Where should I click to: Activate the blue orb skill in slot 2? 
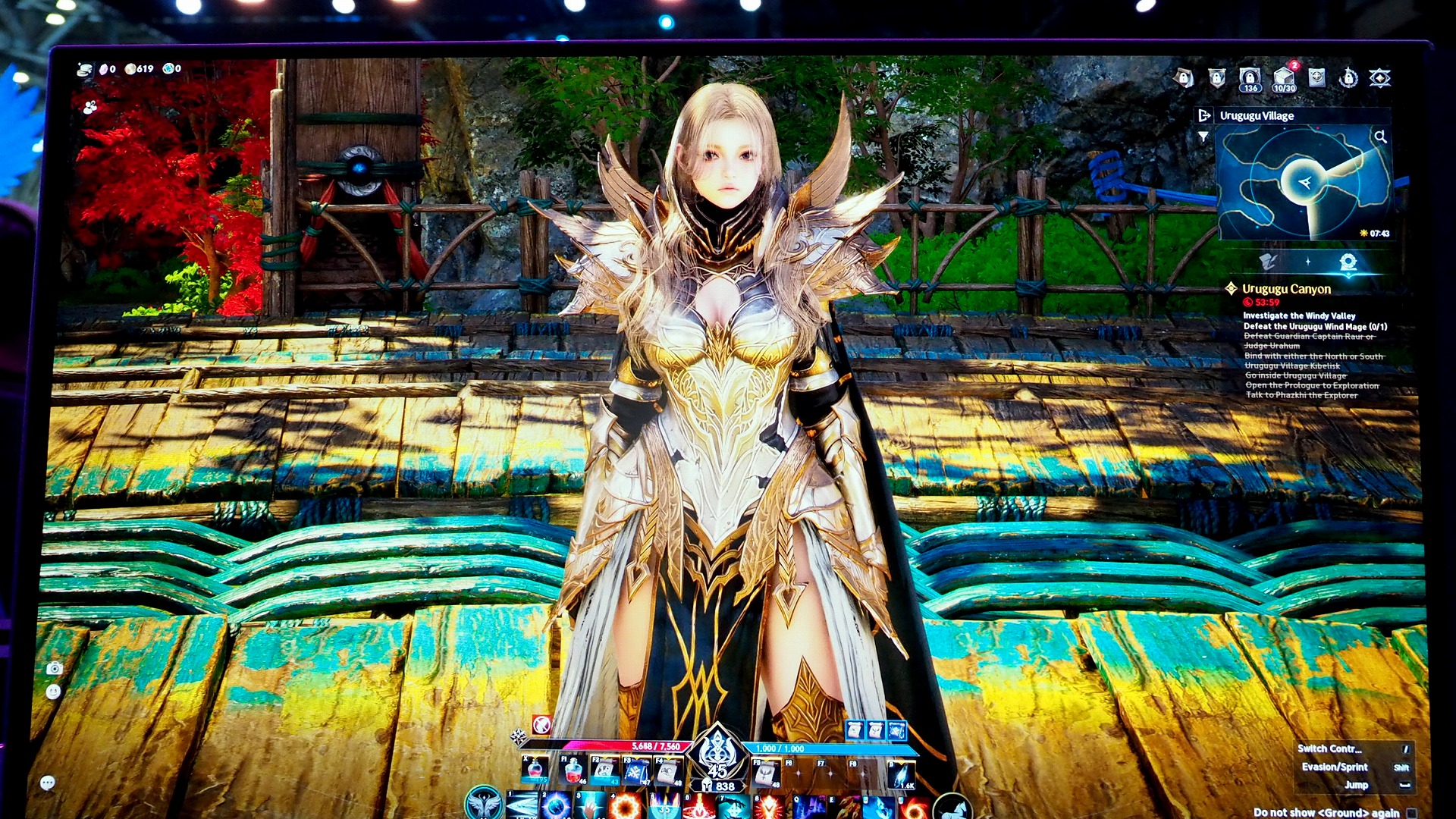556,805
